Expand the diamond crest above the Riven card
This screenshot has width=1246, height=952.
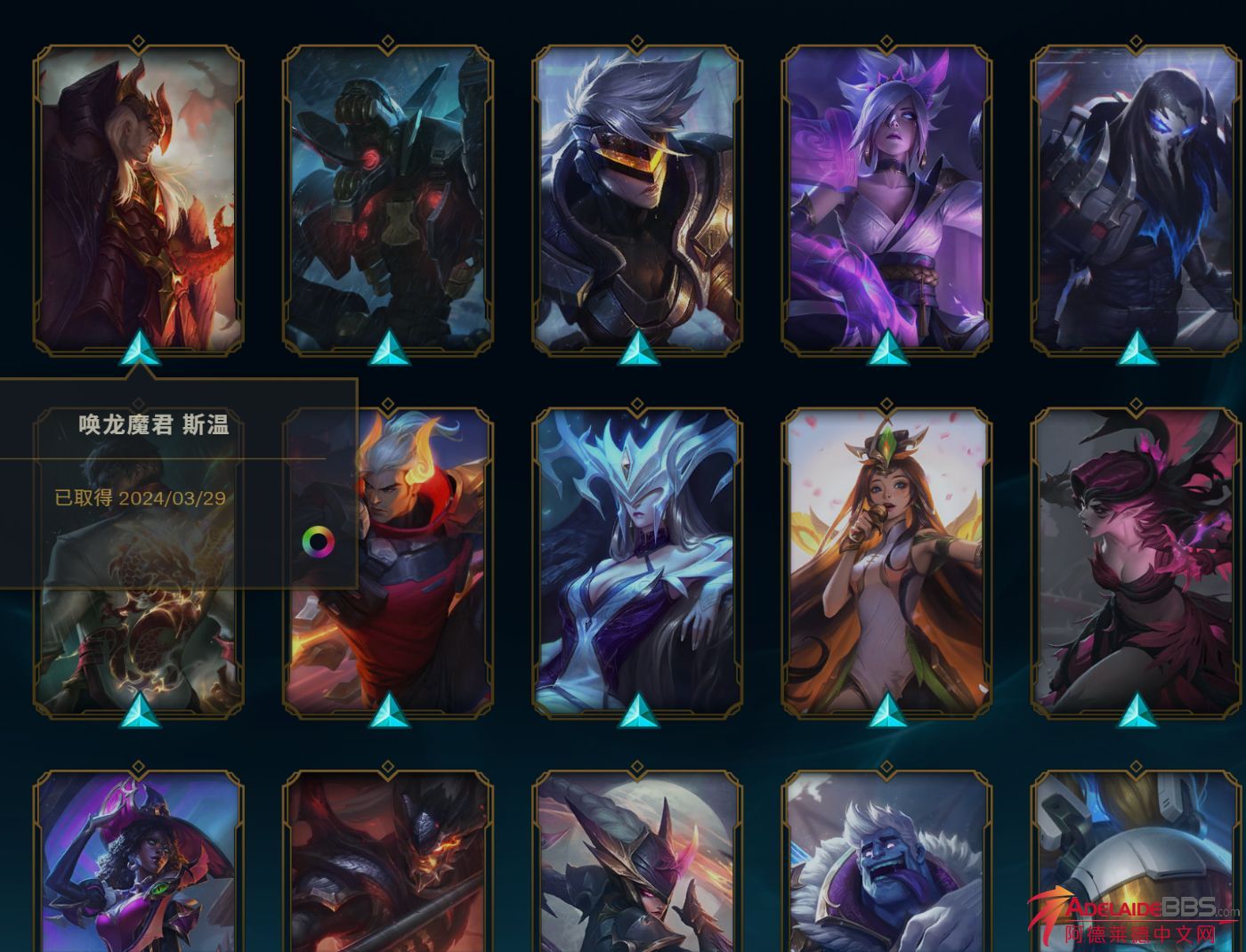[886, 39]
